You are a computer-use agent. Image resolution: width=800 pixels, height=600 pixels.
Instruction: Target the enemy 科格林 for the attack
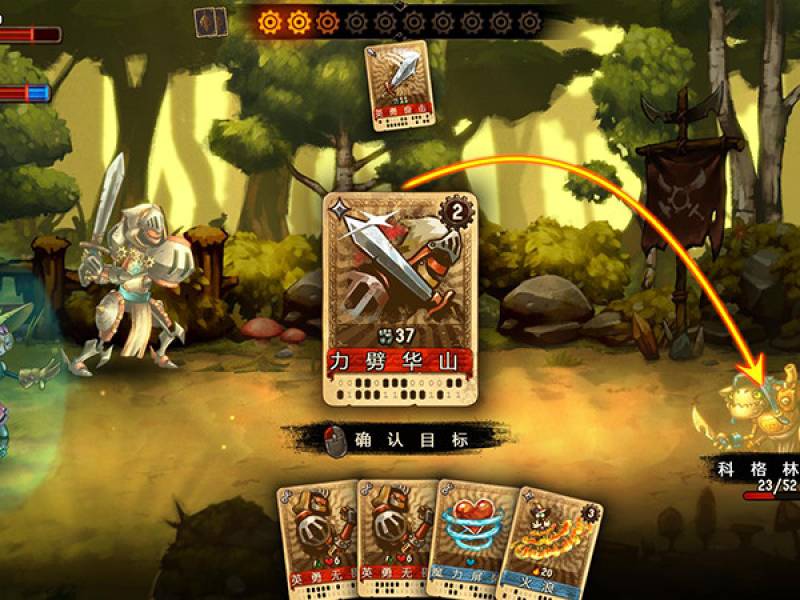pyautogui.click(x=755, y=415)
